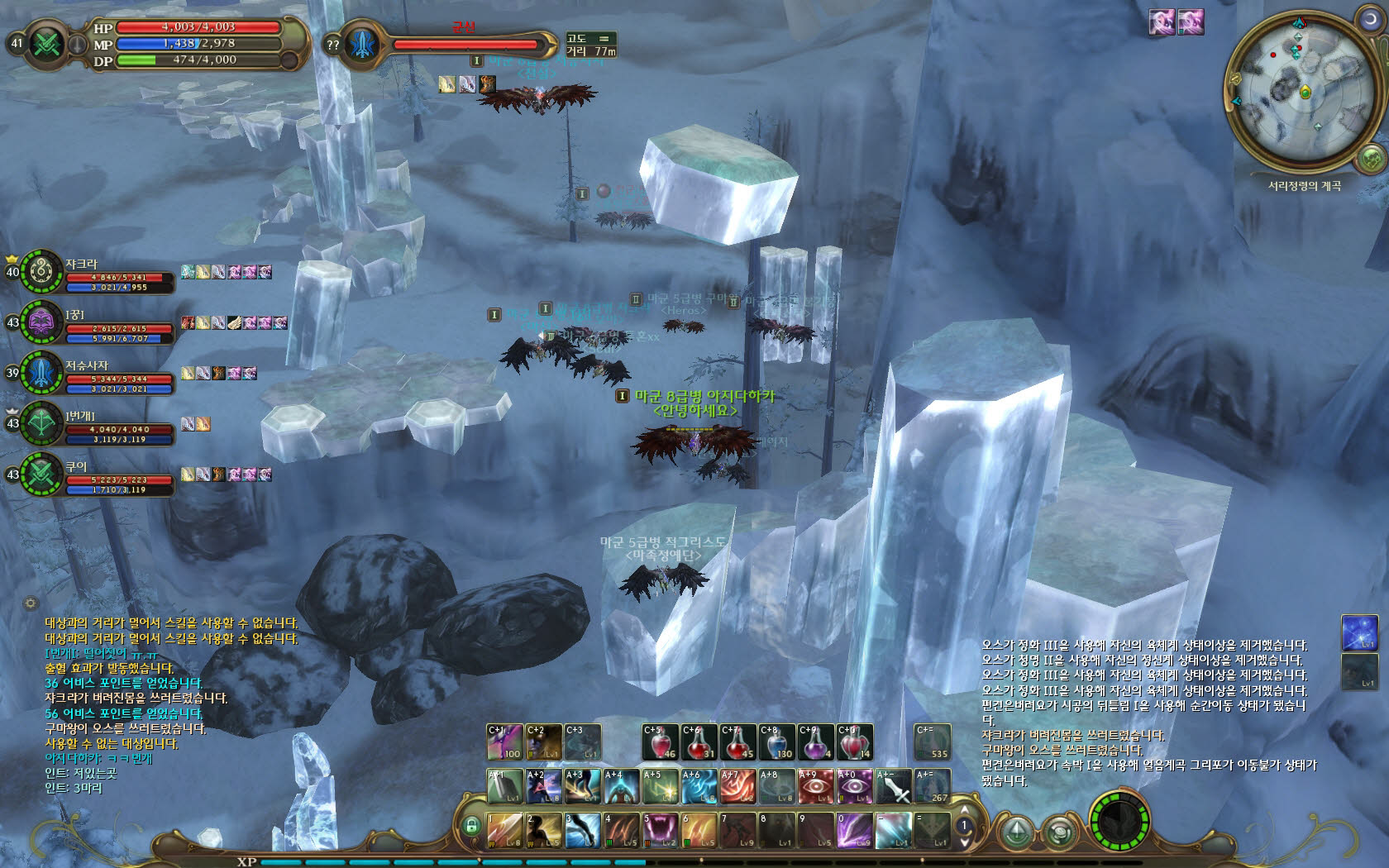Viewport: 1389px width, 868px height.
Task: Drink the purple potion on C+9
Action: (x=815, y=742)
